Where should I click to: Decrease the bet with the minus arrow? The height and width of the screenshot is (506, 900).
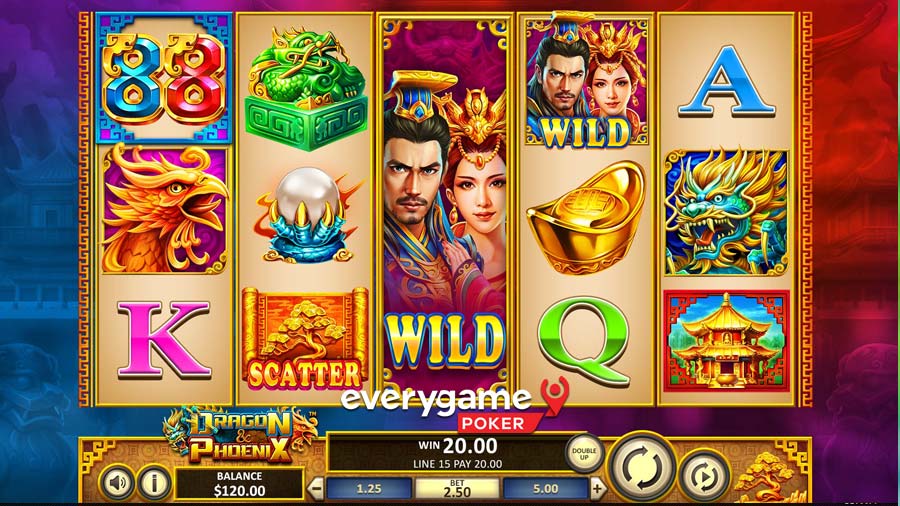(x=316, y=489)
